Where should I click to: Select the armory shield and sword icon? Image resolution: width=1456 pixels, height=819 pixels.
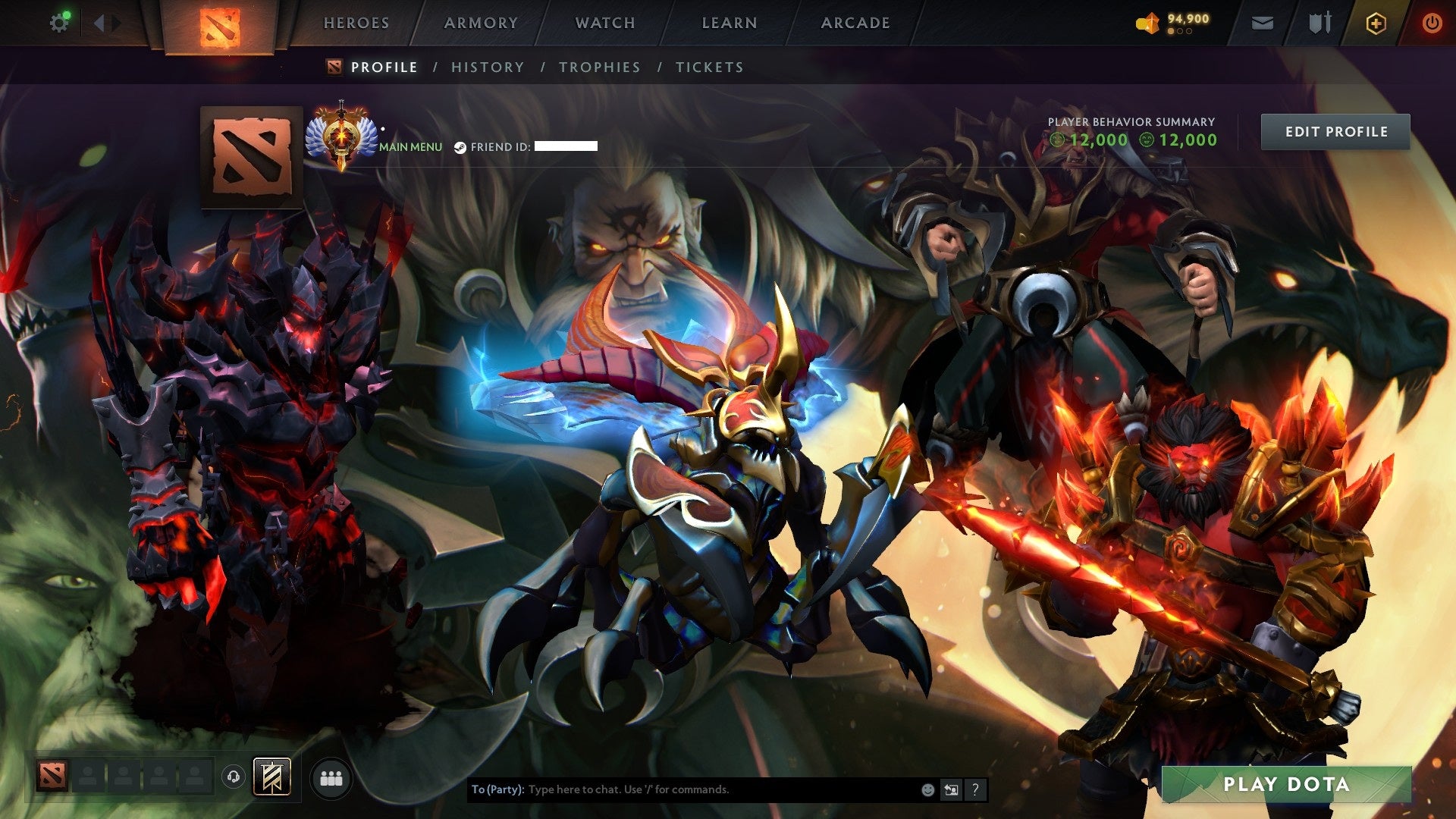1319,23
